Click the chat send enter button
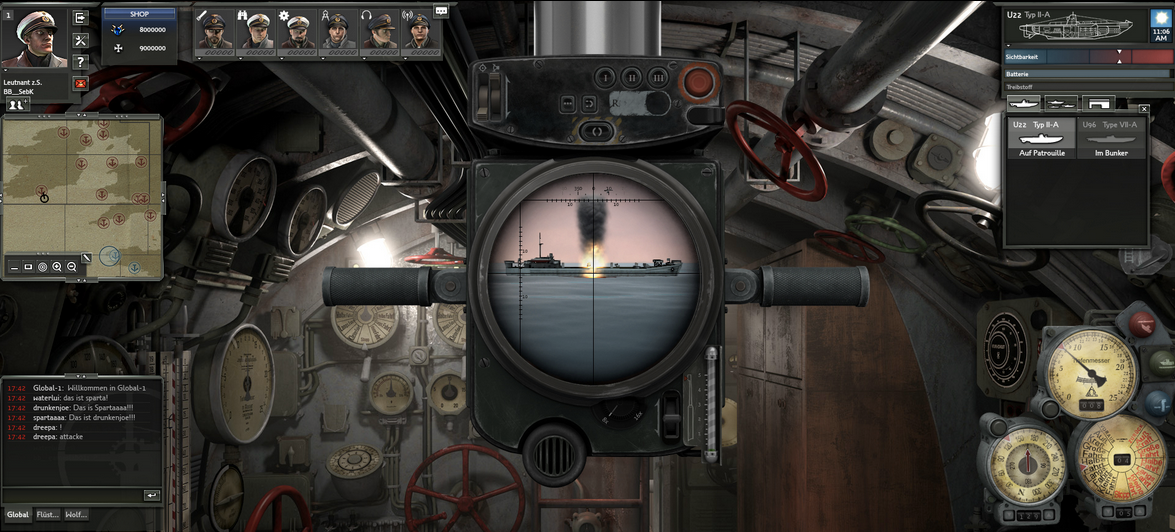Viewport: 1175px width, 532px height. pos(151,495)
